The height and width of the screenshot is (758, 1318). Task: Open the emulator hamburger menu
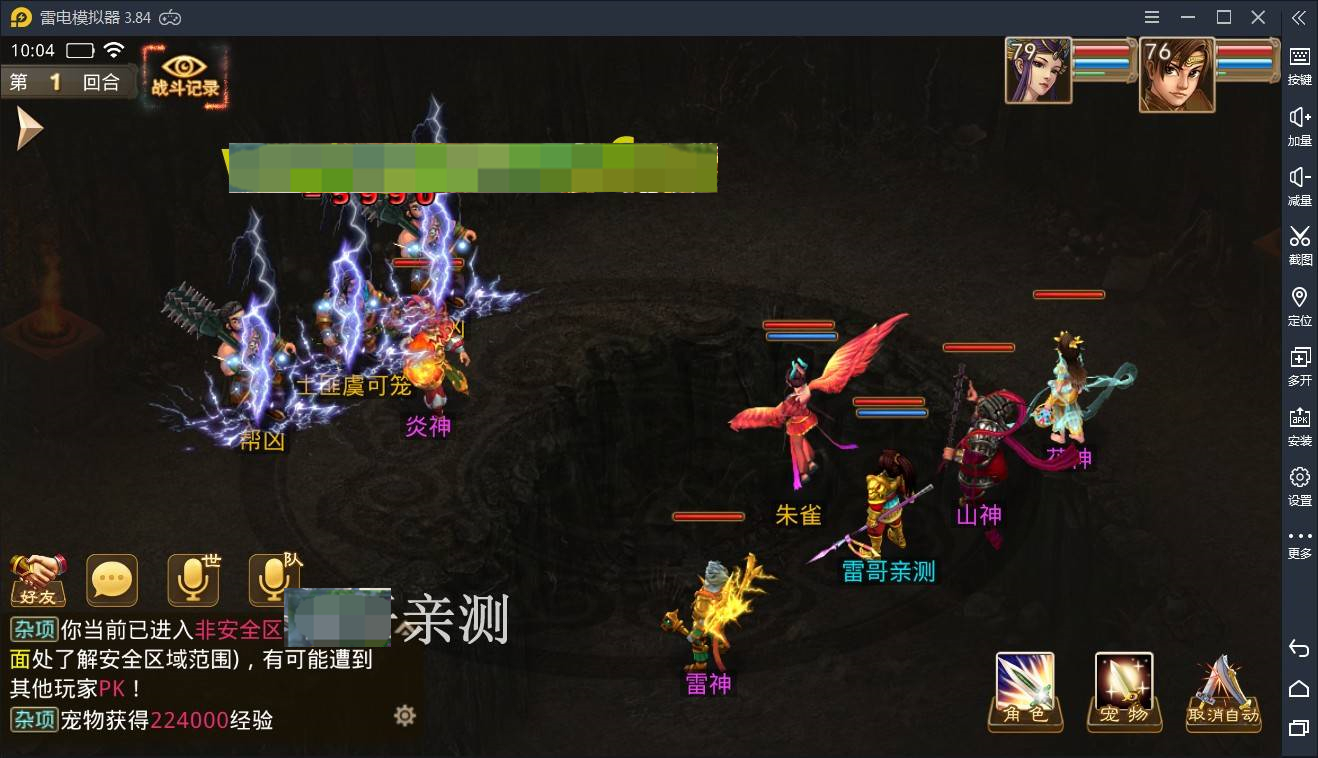pos(1151,16)
